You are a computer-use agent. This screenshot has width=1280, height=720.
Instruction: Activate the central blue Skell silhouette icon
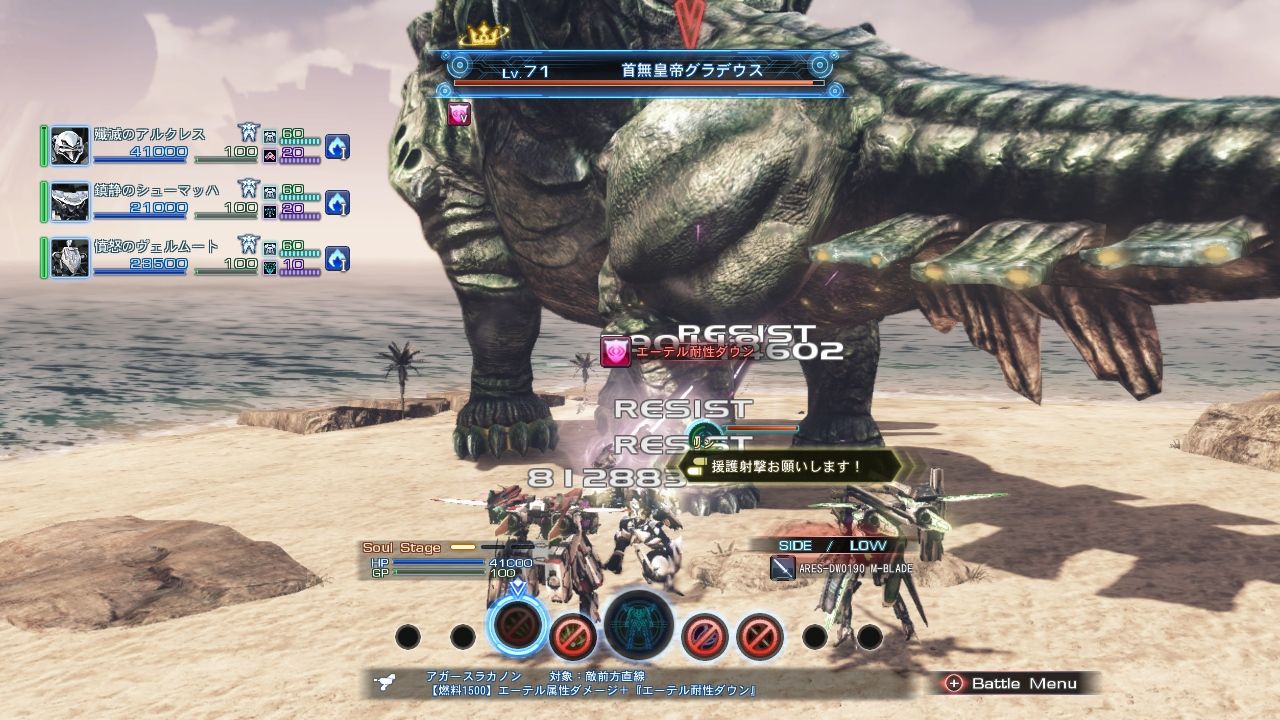tap(639, 626)
